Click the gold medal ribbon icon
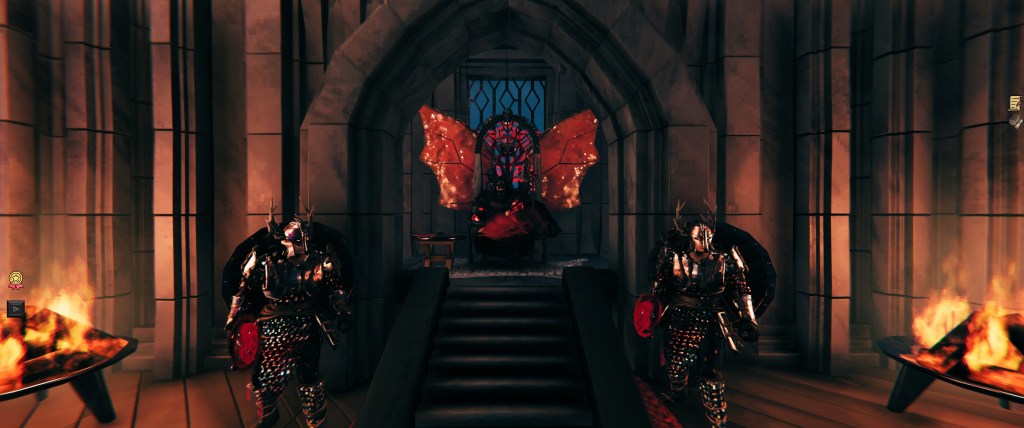This screenshot has height=428, width=1024. [15, 281]
